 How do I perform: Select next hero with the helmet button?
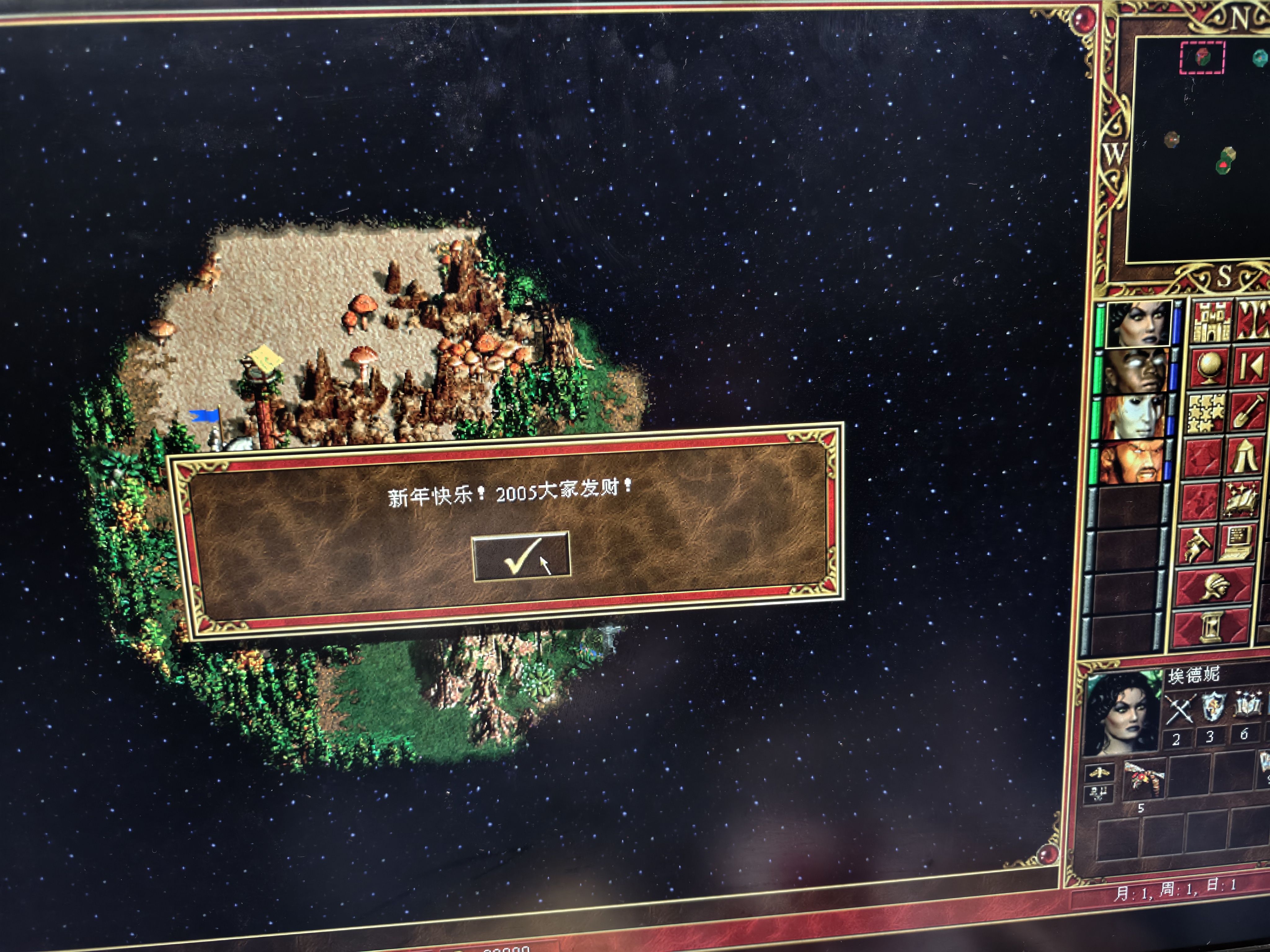coord(1214,588)
